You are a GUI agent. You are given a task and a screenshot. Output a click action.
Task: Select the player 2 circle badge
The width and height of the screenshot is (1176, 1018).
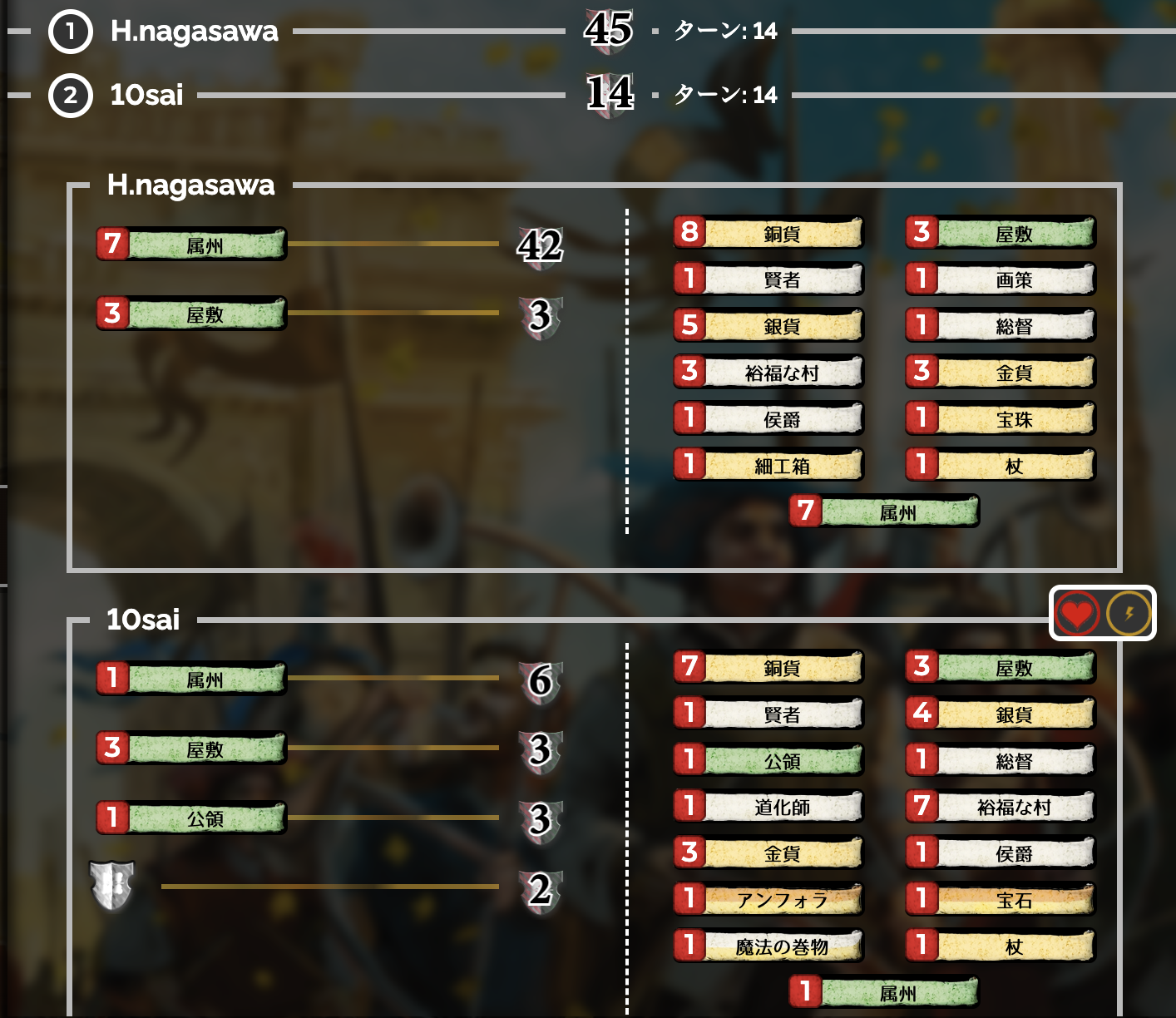71,95
